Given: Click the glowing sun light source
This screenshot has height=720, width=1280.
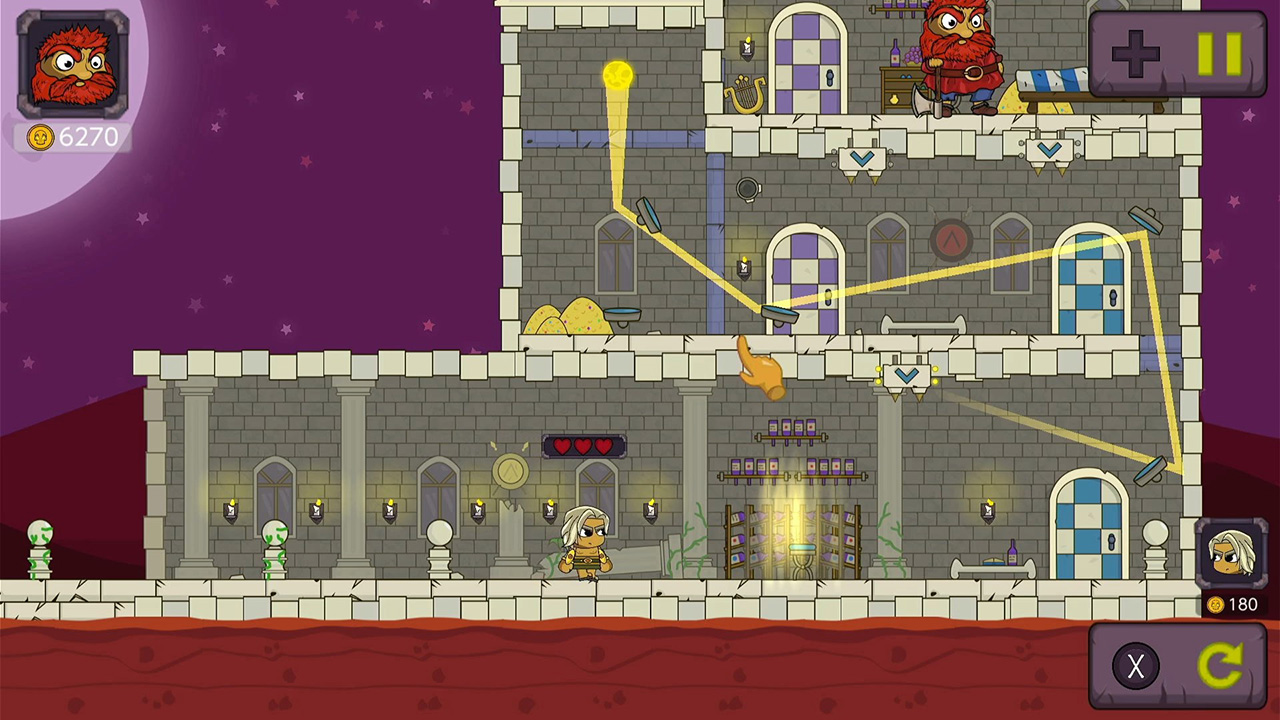Looking at the screenshot, I should pyautogui.click(x=617, y=74).
